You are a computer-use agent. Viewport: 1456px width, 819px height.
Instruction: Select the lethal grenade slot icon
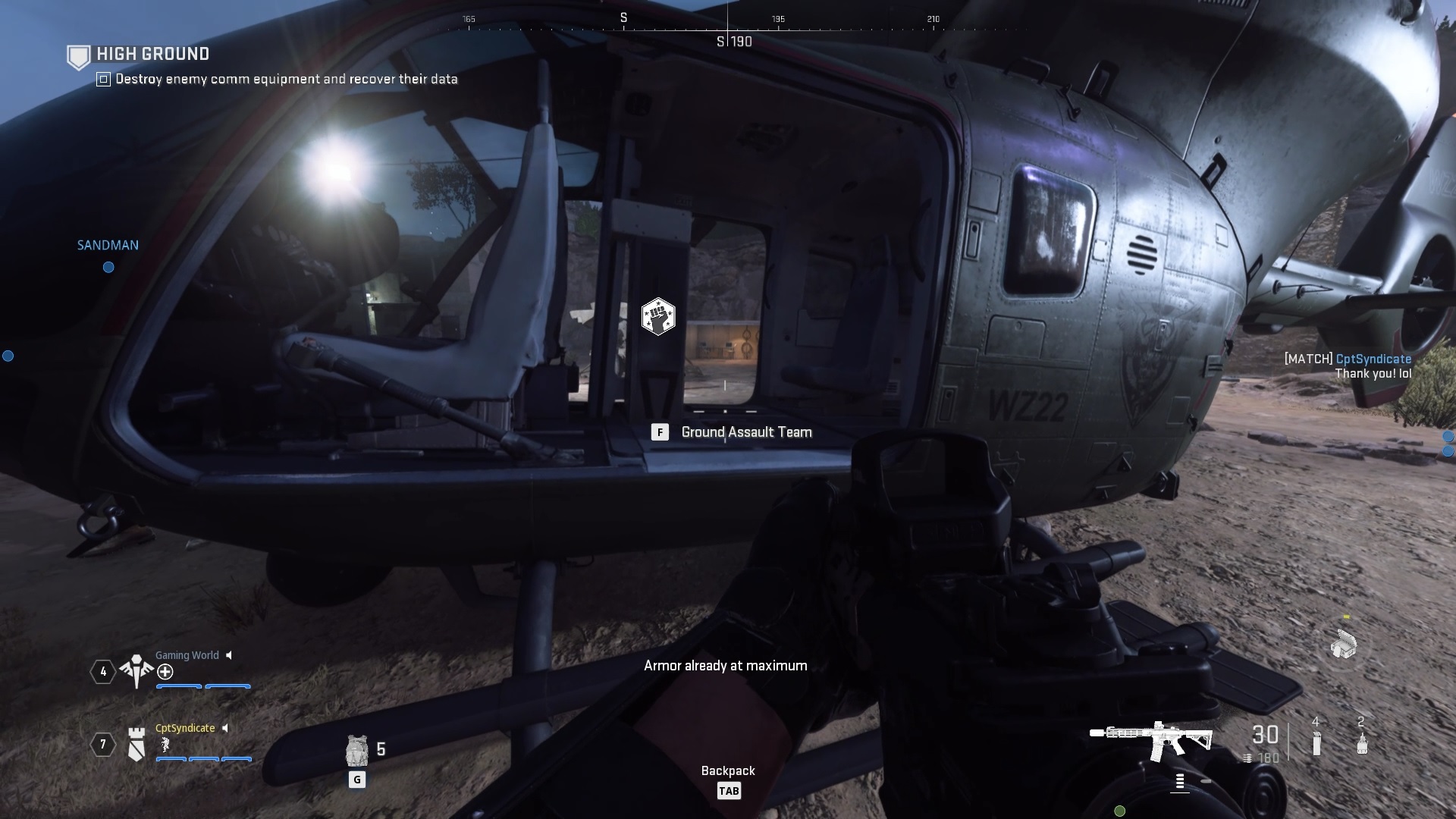coord(1361,743)
